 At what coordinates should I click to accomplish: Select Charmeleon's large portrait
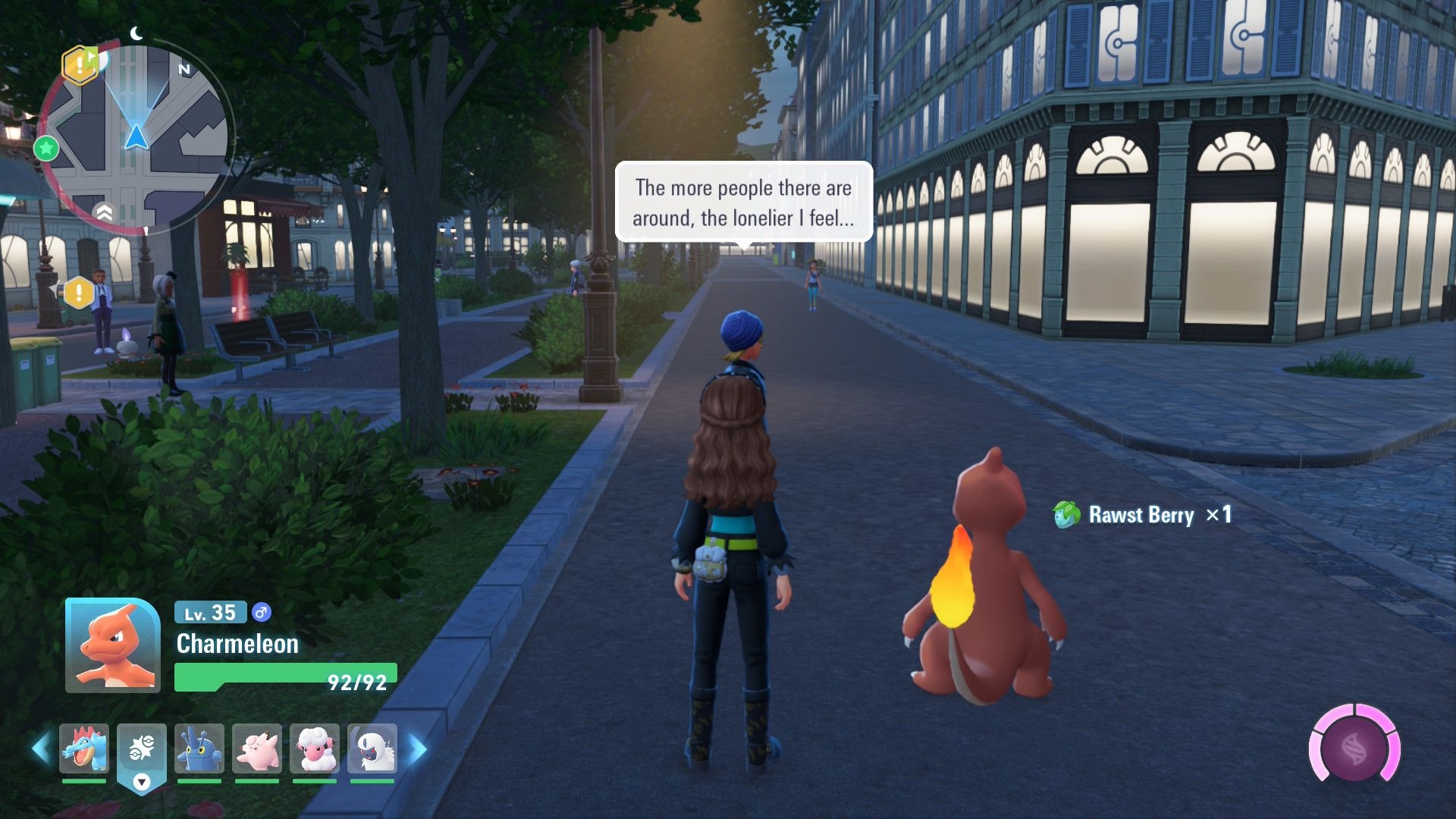(113, 645)
